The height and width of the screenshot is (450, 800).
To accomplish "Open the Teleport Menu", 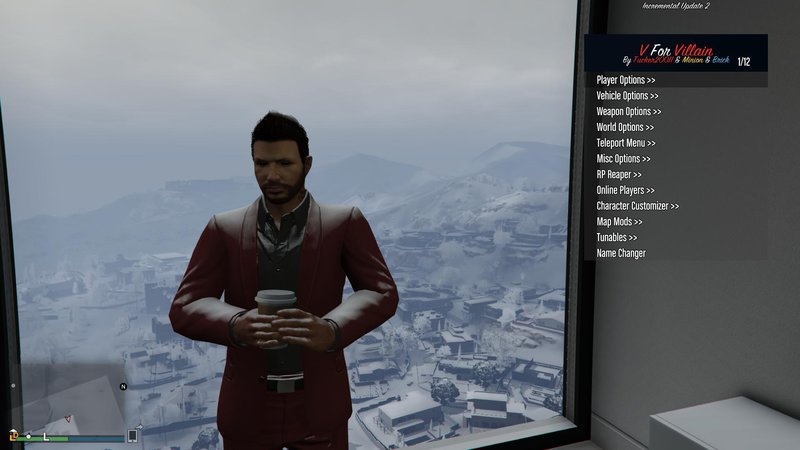I will (x=626, y=143).
